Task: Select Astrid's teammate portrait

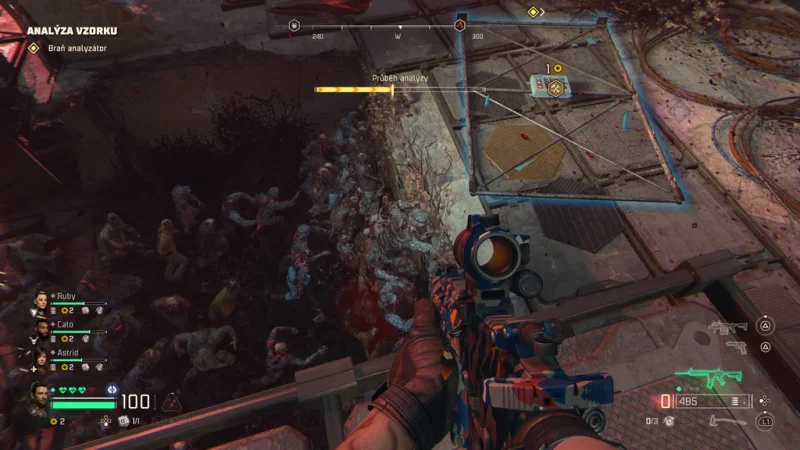Action: pyautogui.click(x=42, y=355)
